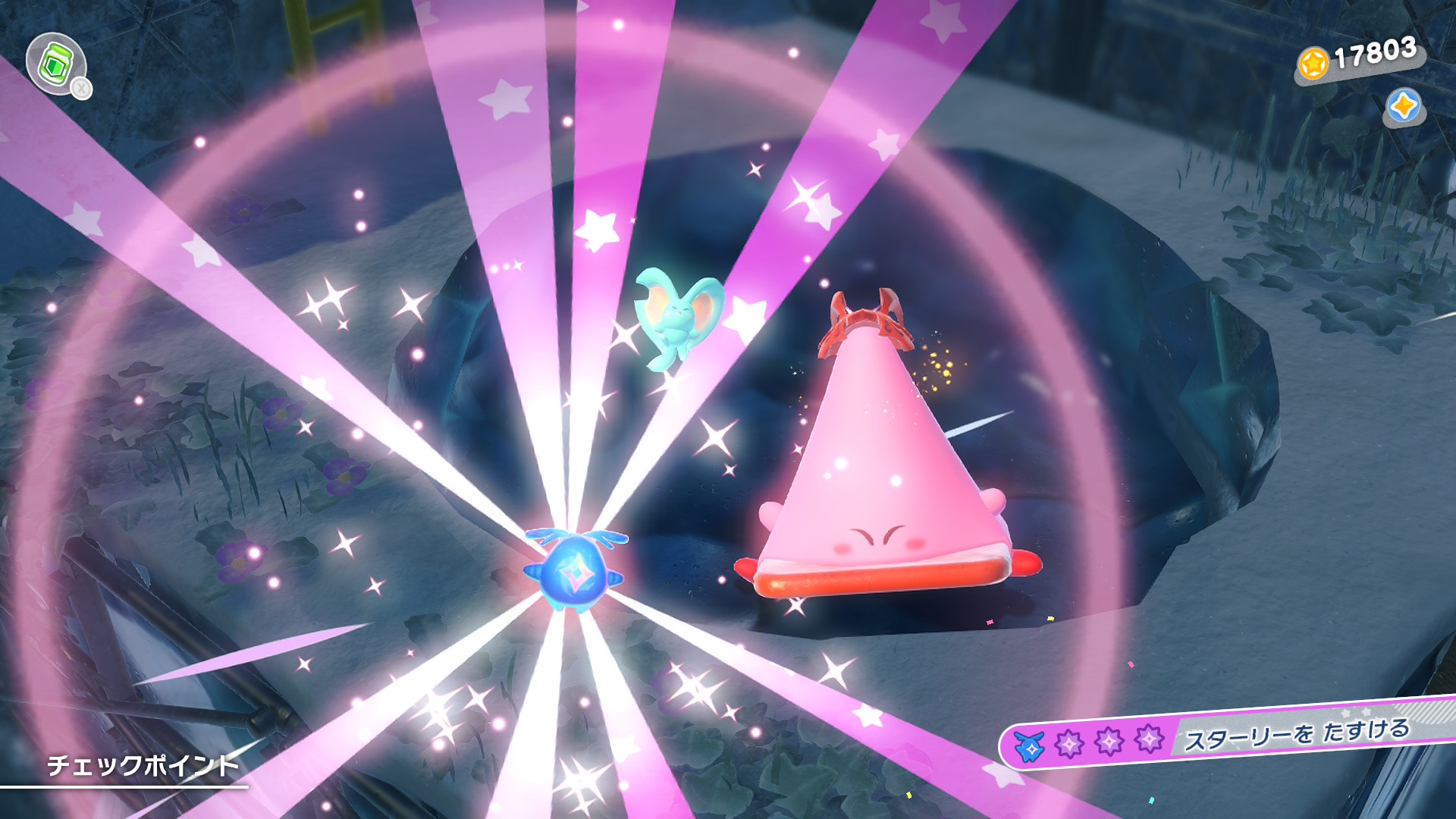Click the blue star gem icon
This screenshot has width=1456, height=819.
tap(1403, 106)
